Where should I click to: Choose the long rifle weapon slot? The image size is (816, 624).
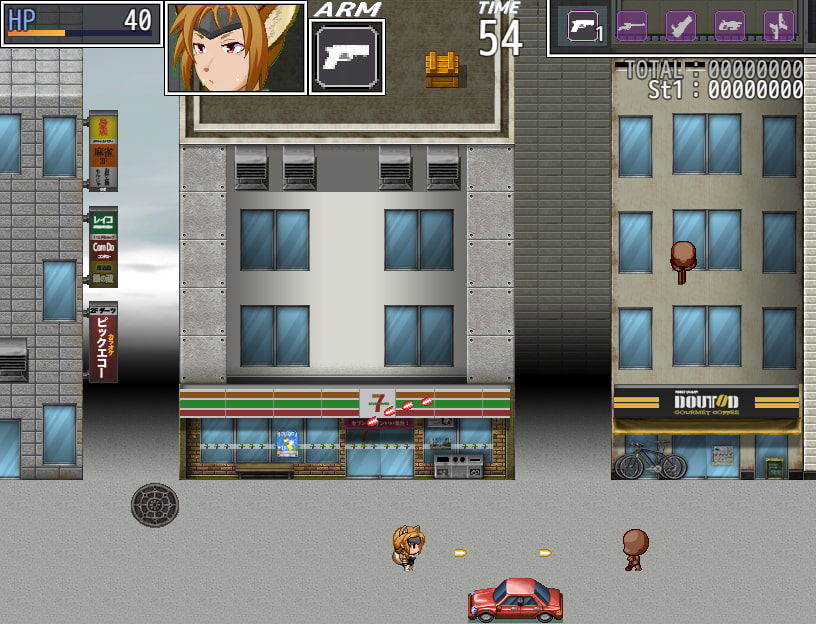pyautogui.click(x=631, y=26)
